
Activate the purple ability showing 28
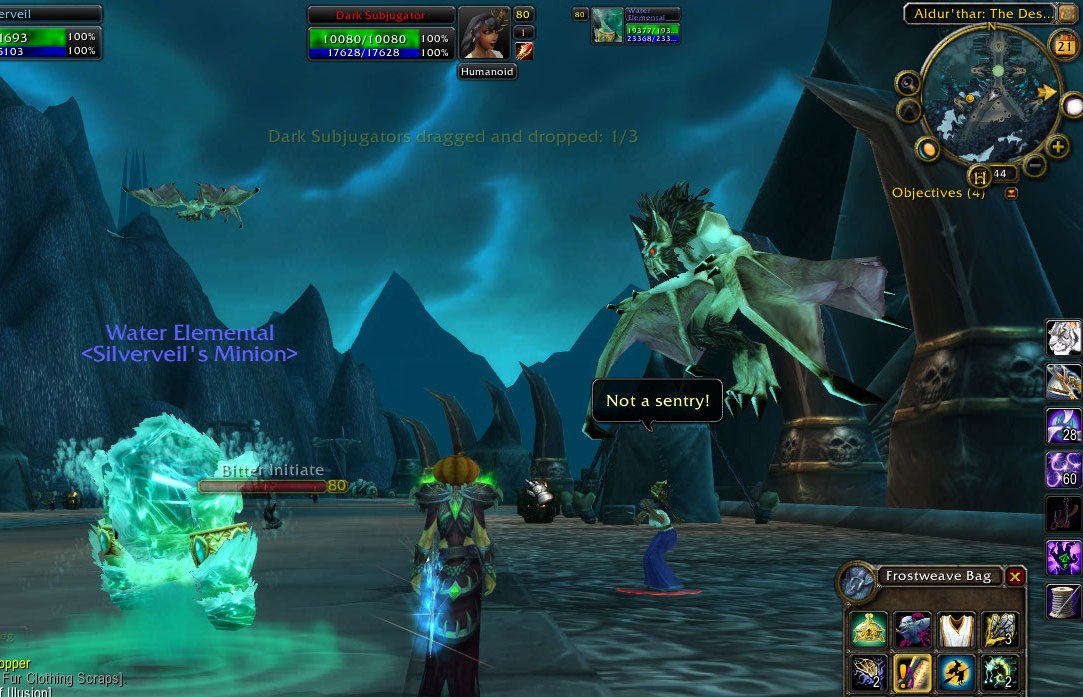1063,426
